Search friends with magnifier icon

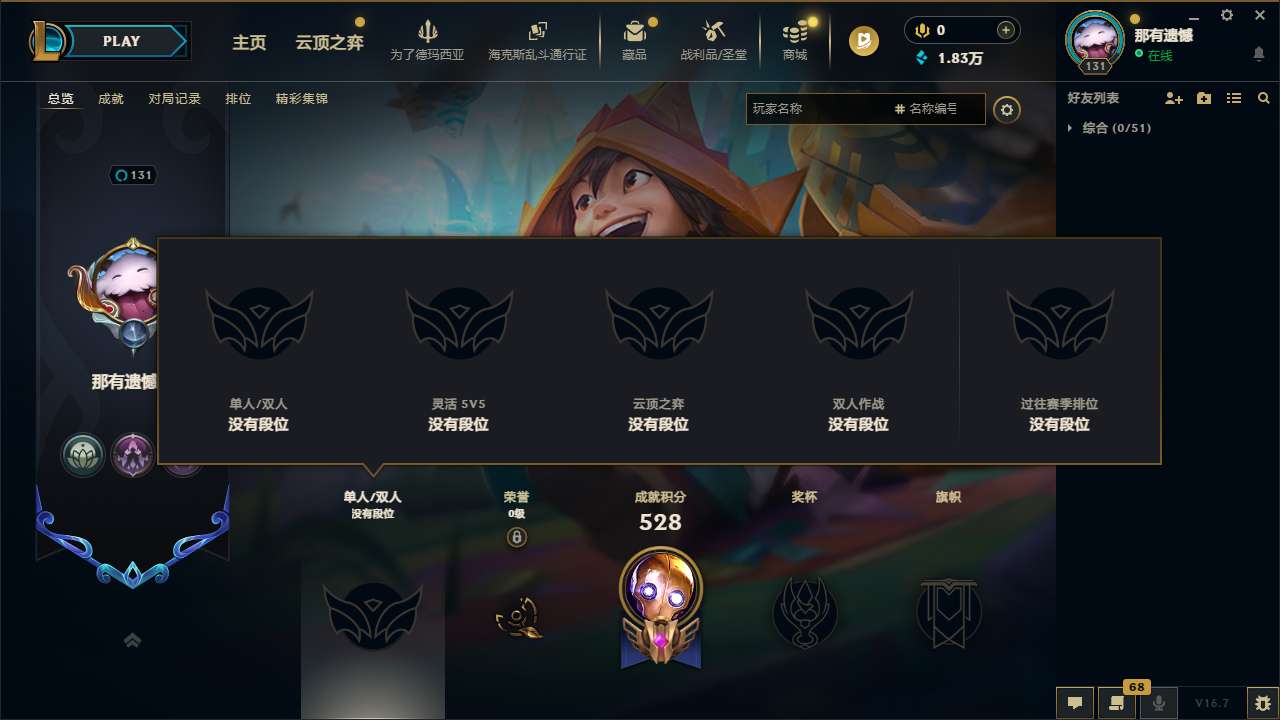pos(1263,98)
